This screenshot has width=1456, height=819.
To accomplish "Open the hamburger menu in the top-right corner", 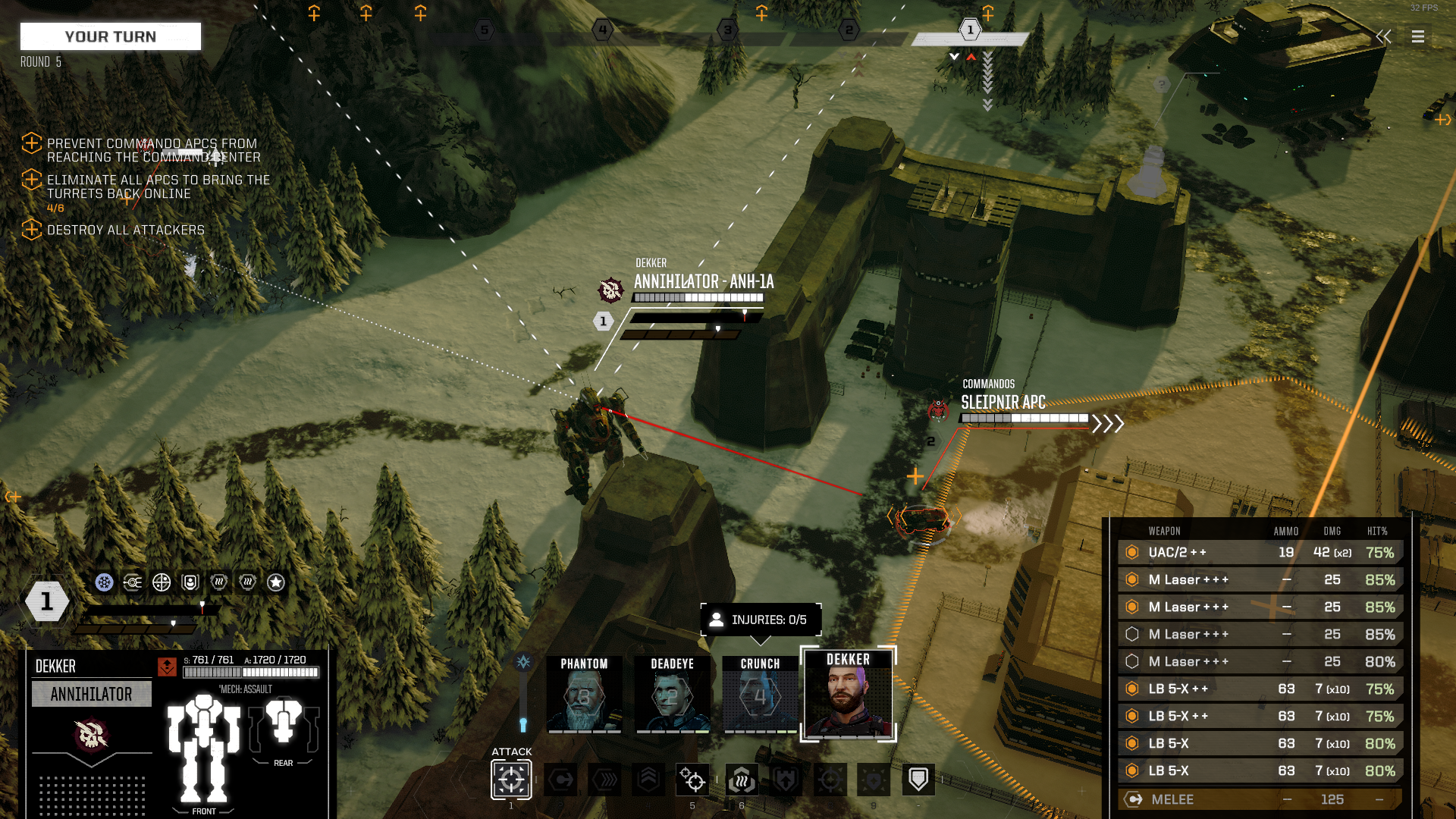I will (x=1417, y=36).
